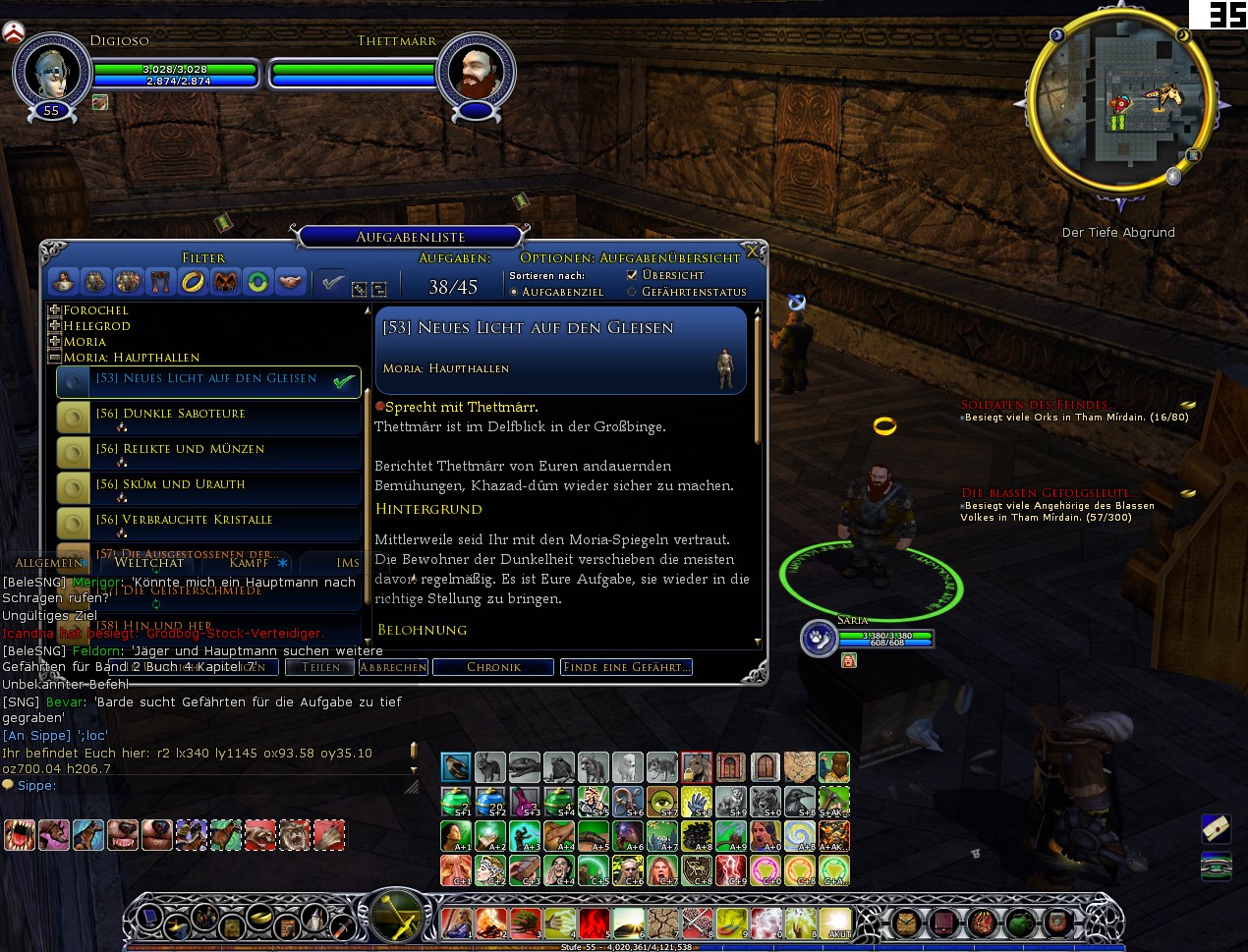Toggle the Übersicht checkbox

[632, 275]
